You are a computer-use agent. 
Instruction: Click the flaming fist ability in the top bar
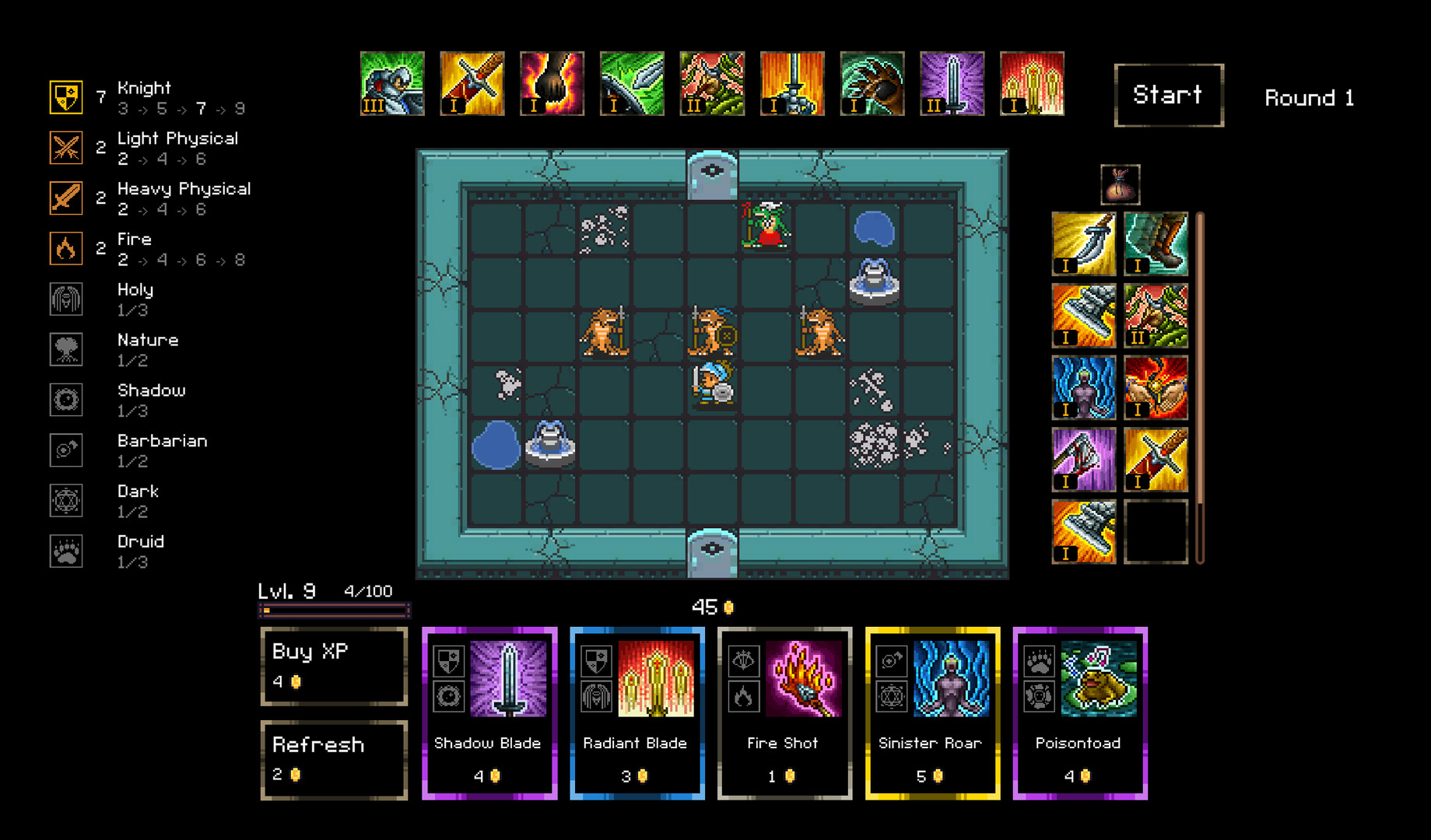(552, 82)
